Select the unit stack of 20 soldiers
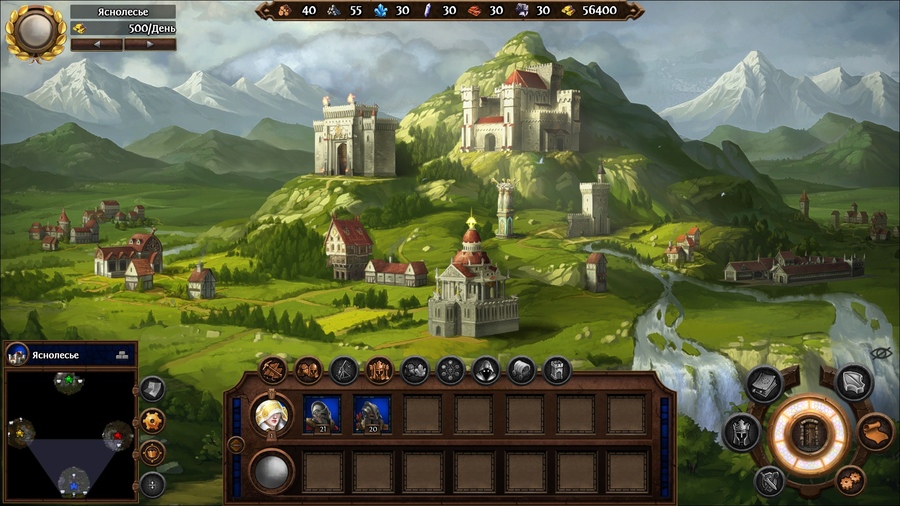 click(372, 413)
